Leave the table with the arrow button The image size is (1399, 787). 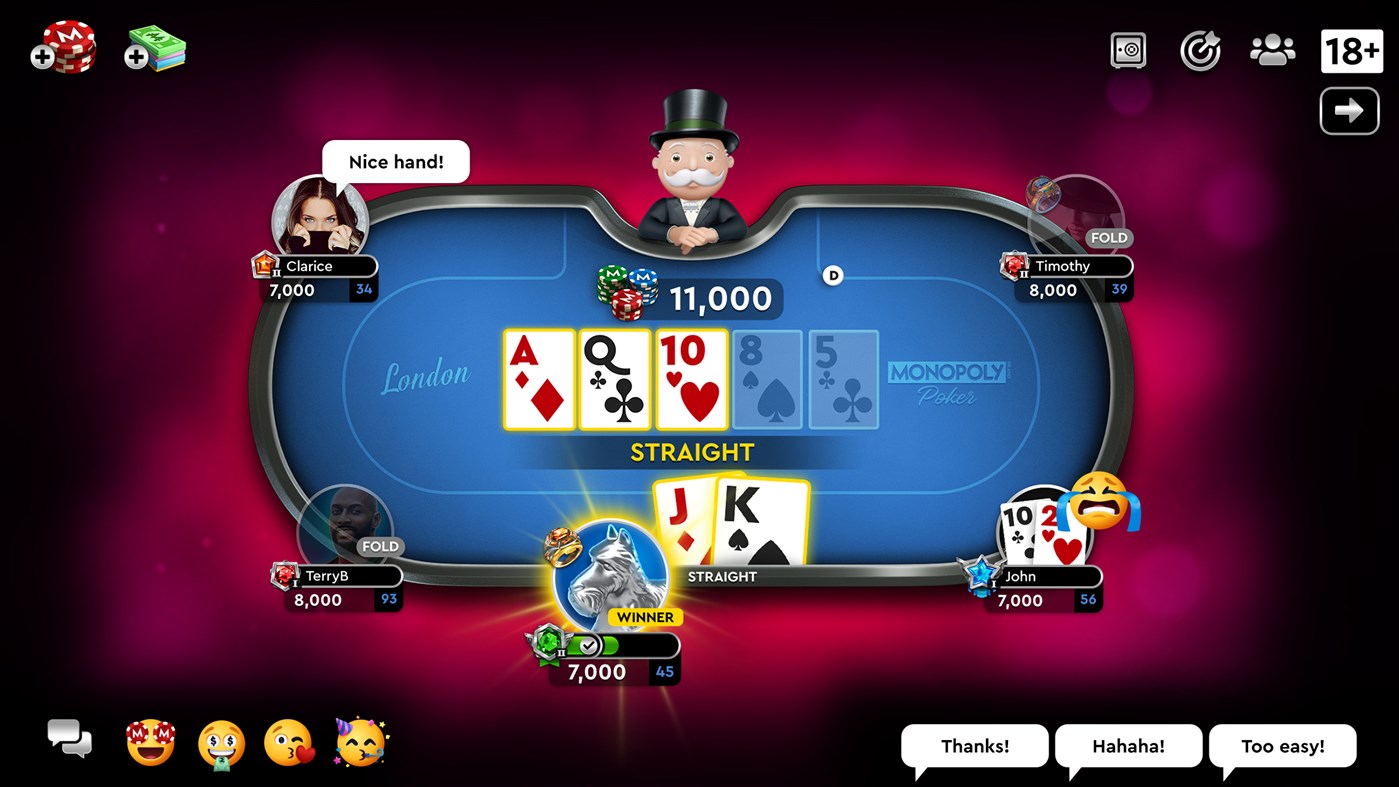(1349, 110)
